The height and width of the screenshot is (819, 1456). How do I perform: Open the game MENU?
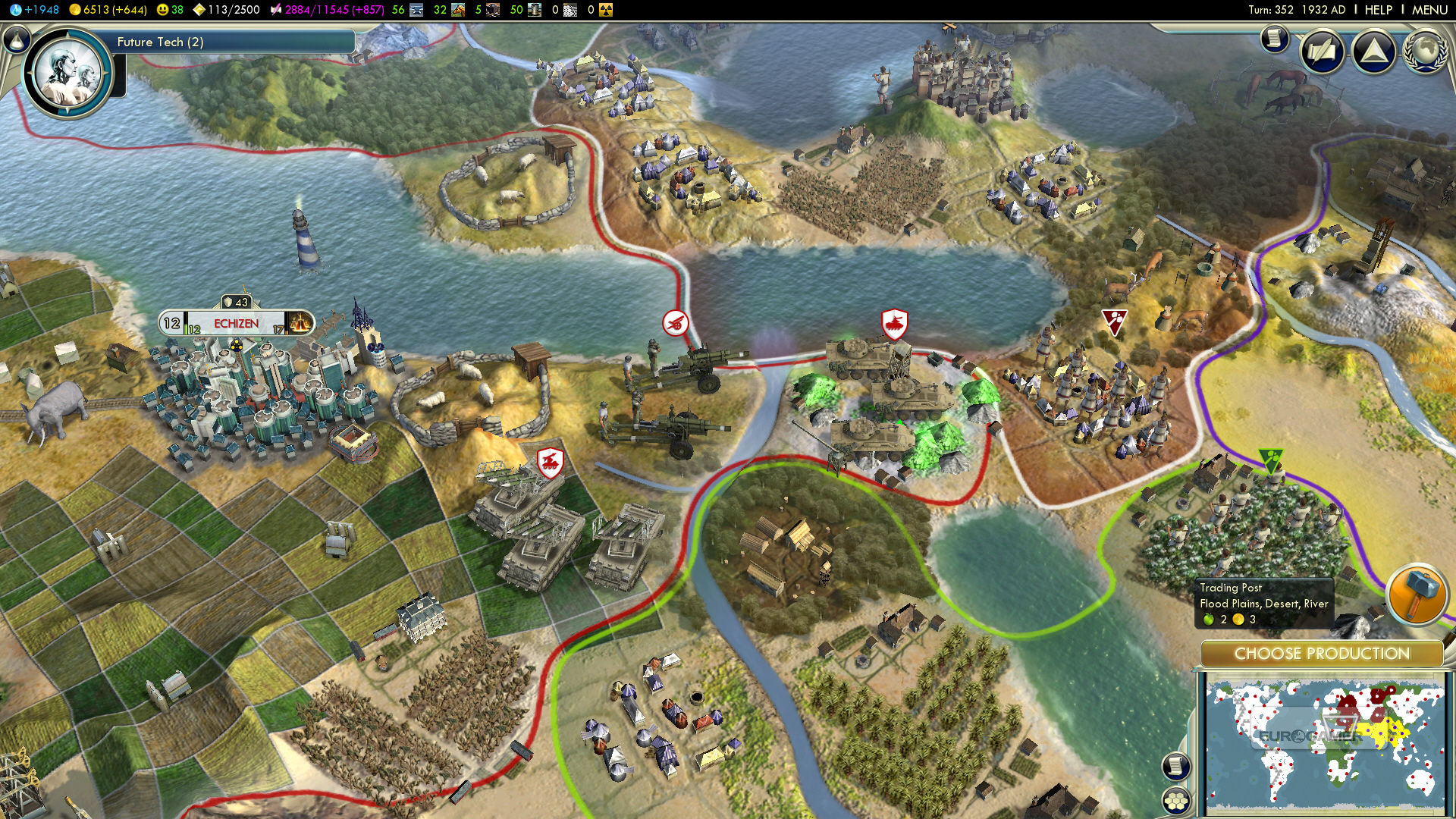coord(1429,10)
